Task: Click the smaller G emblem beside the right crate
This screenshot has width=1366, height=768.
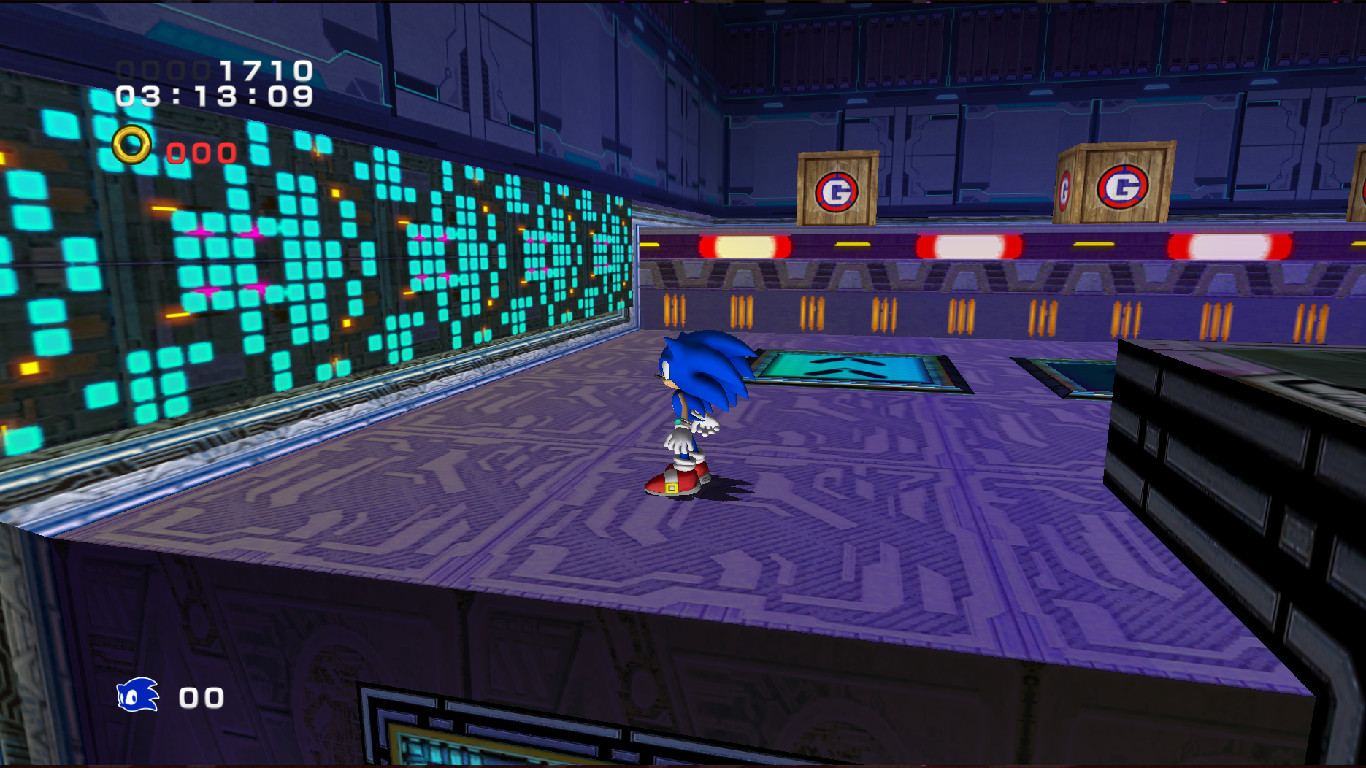Action: 1063,188
